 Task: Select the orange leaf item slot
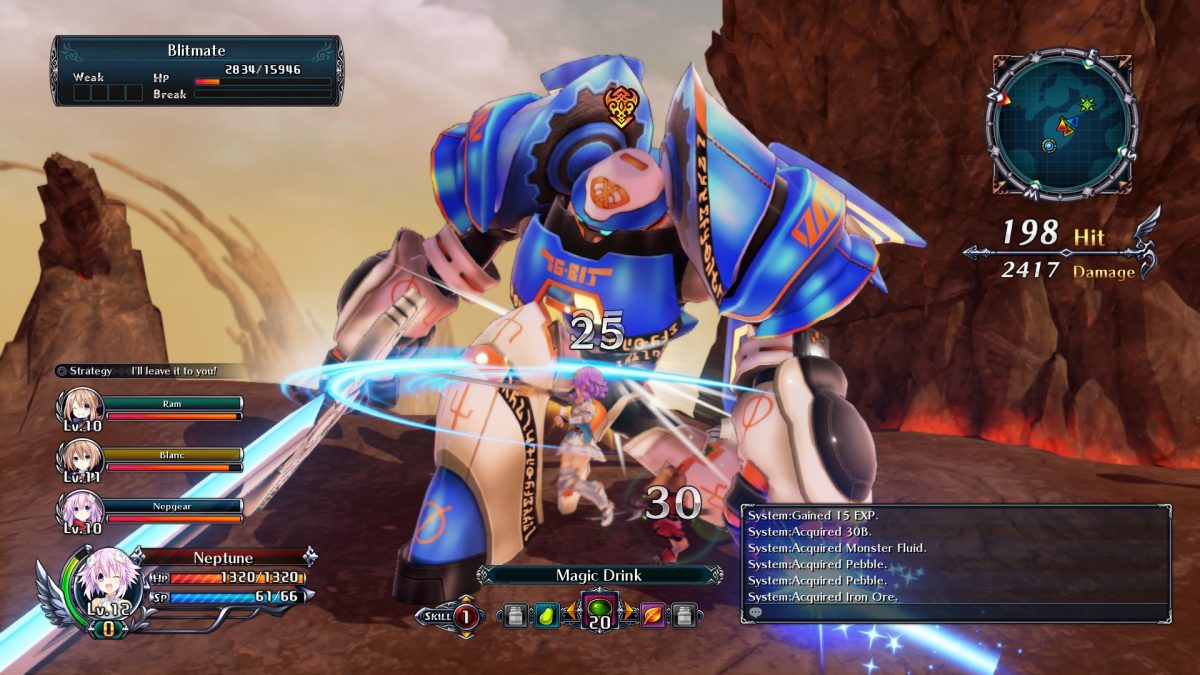654,615
